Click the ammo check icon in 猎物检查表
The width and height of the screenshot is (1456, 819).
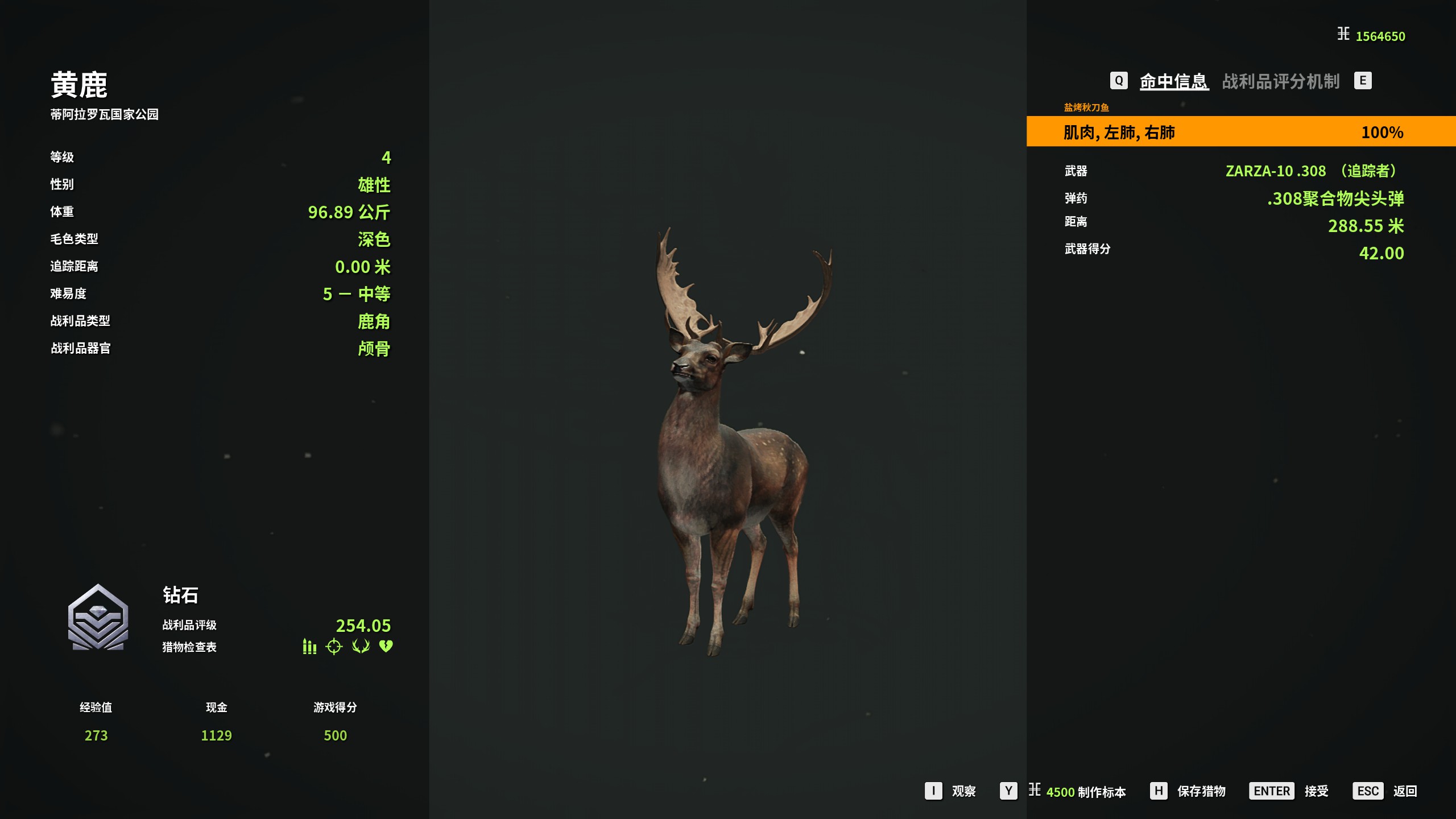click(309, 647)
